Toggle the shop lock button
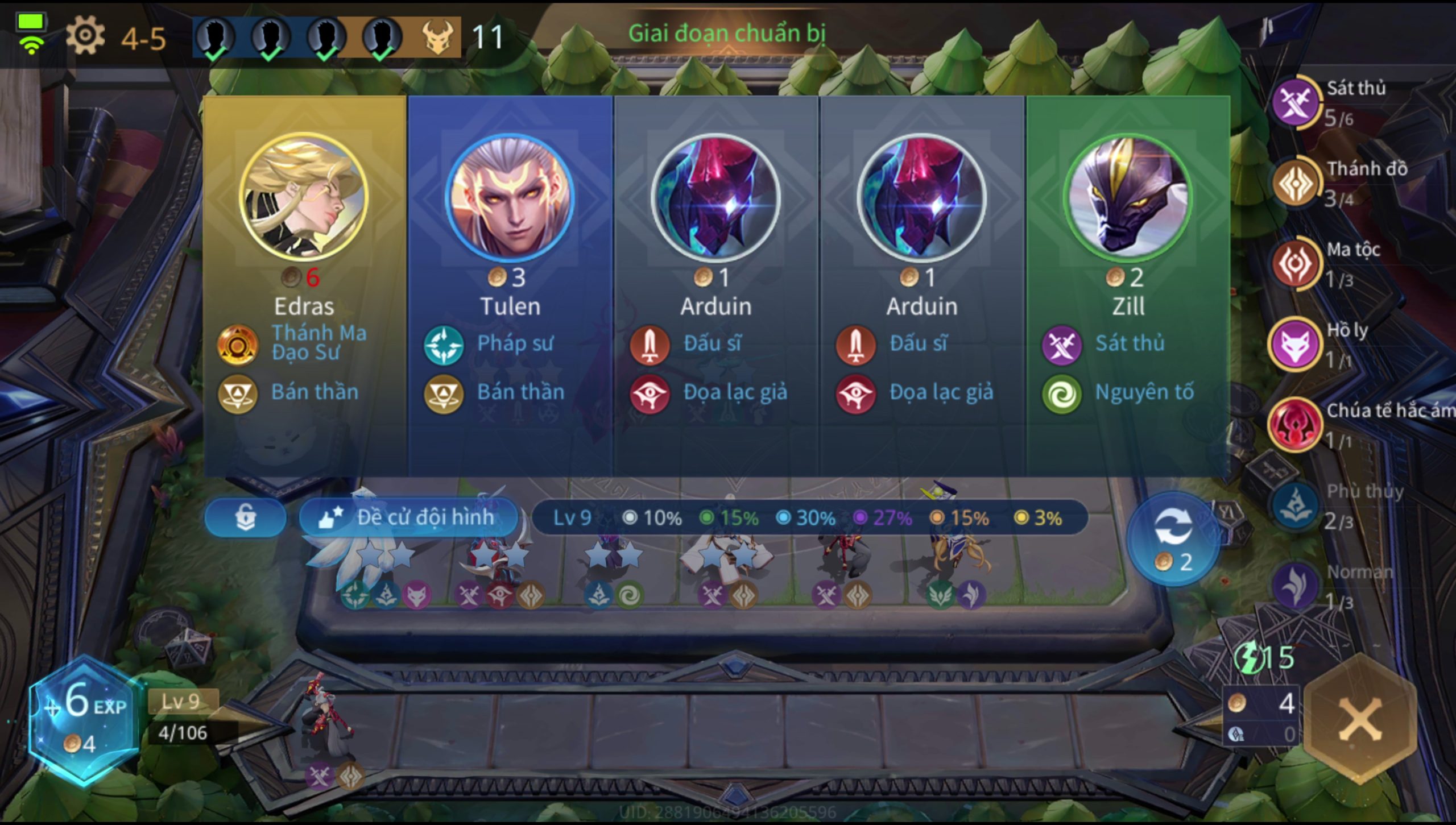The height and width of the screenshot is (825, 1456). tap(245, 517)
